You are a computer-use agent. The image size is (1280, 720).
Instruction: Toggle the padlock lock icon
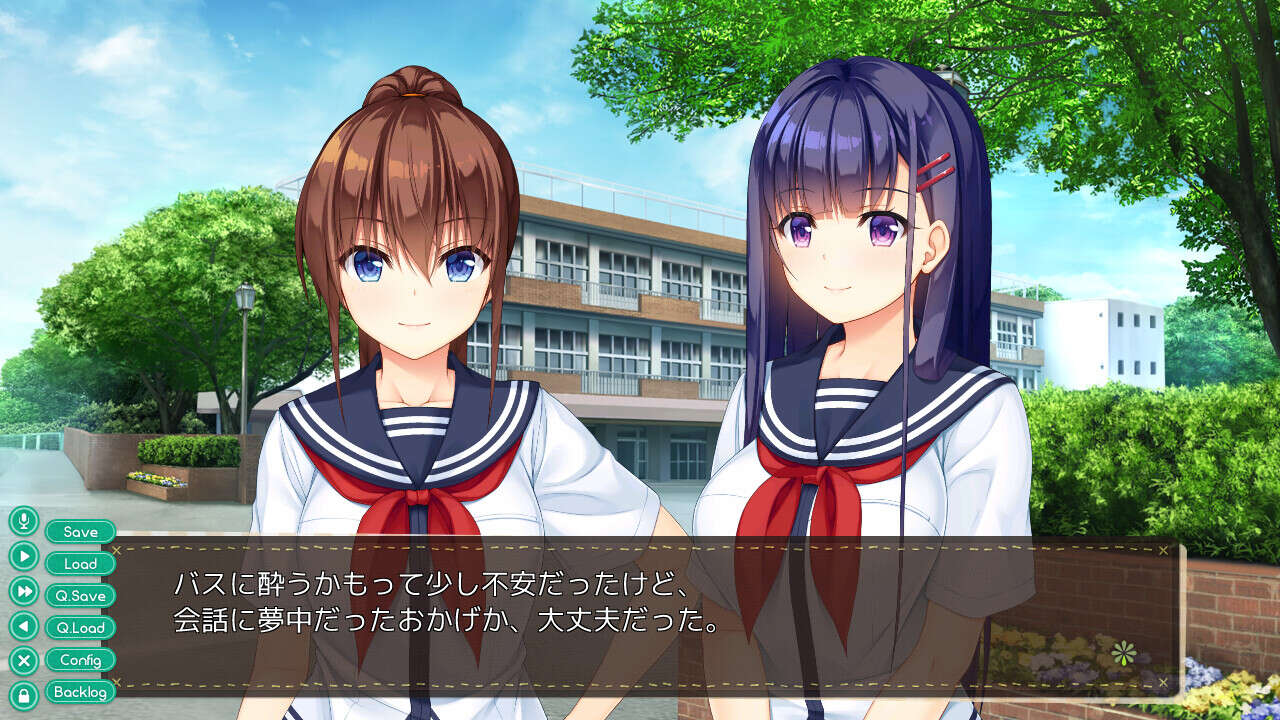[x=24, y=695]
